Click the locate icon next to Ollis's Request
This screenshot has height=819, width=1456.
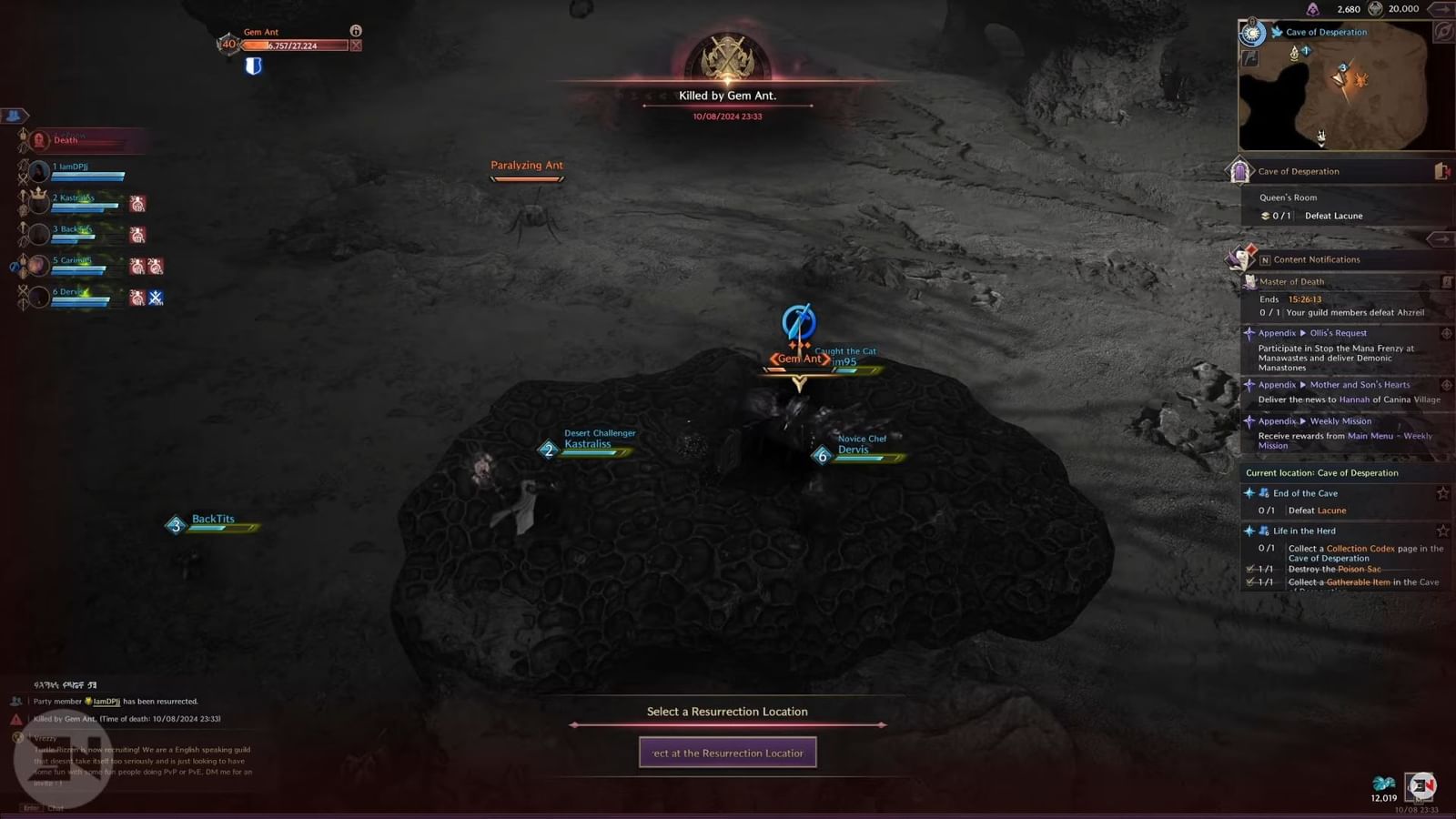tap(1448, 333)
